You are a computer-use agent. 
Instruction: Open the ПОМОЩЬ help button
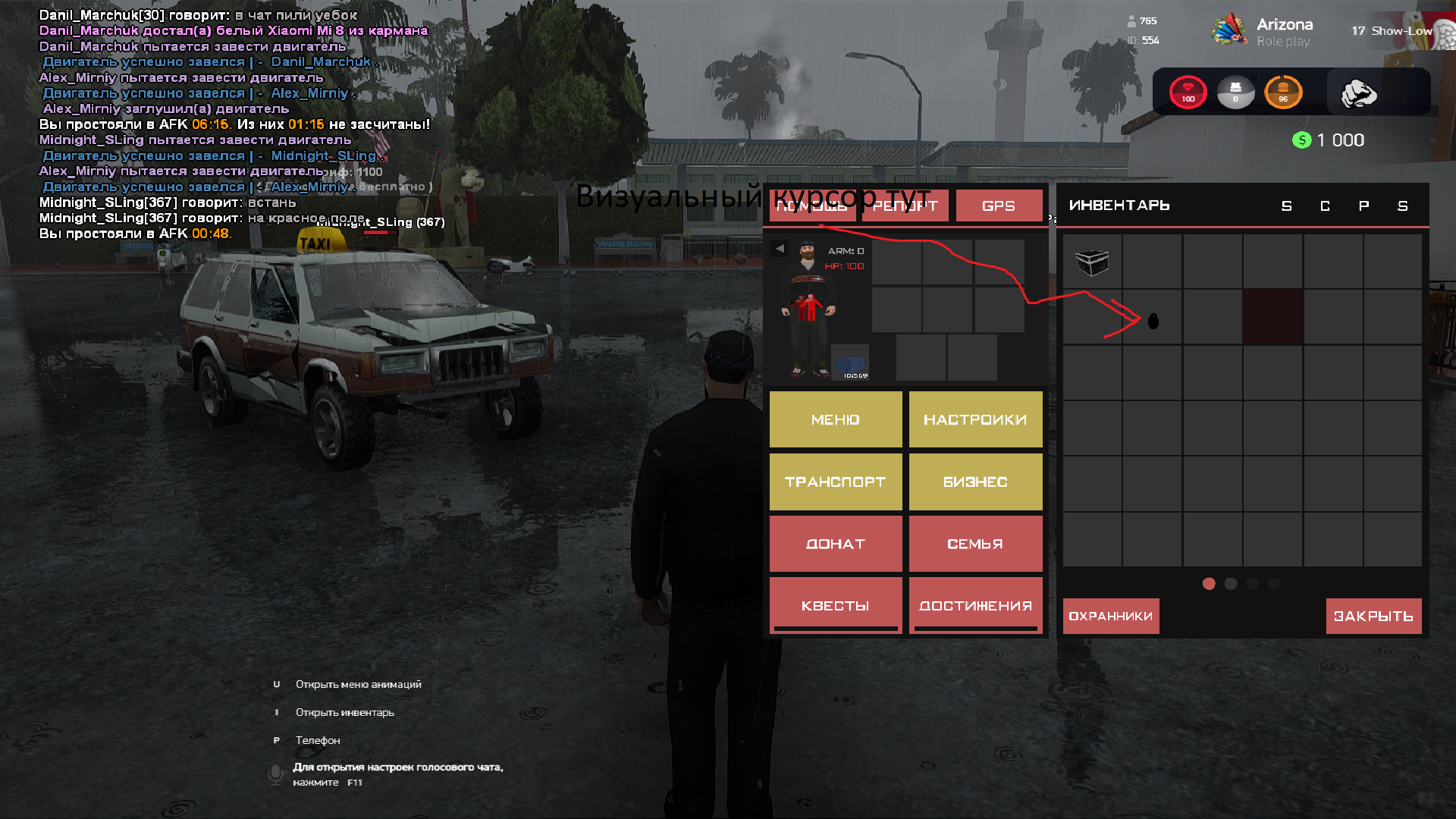[812, 206]
